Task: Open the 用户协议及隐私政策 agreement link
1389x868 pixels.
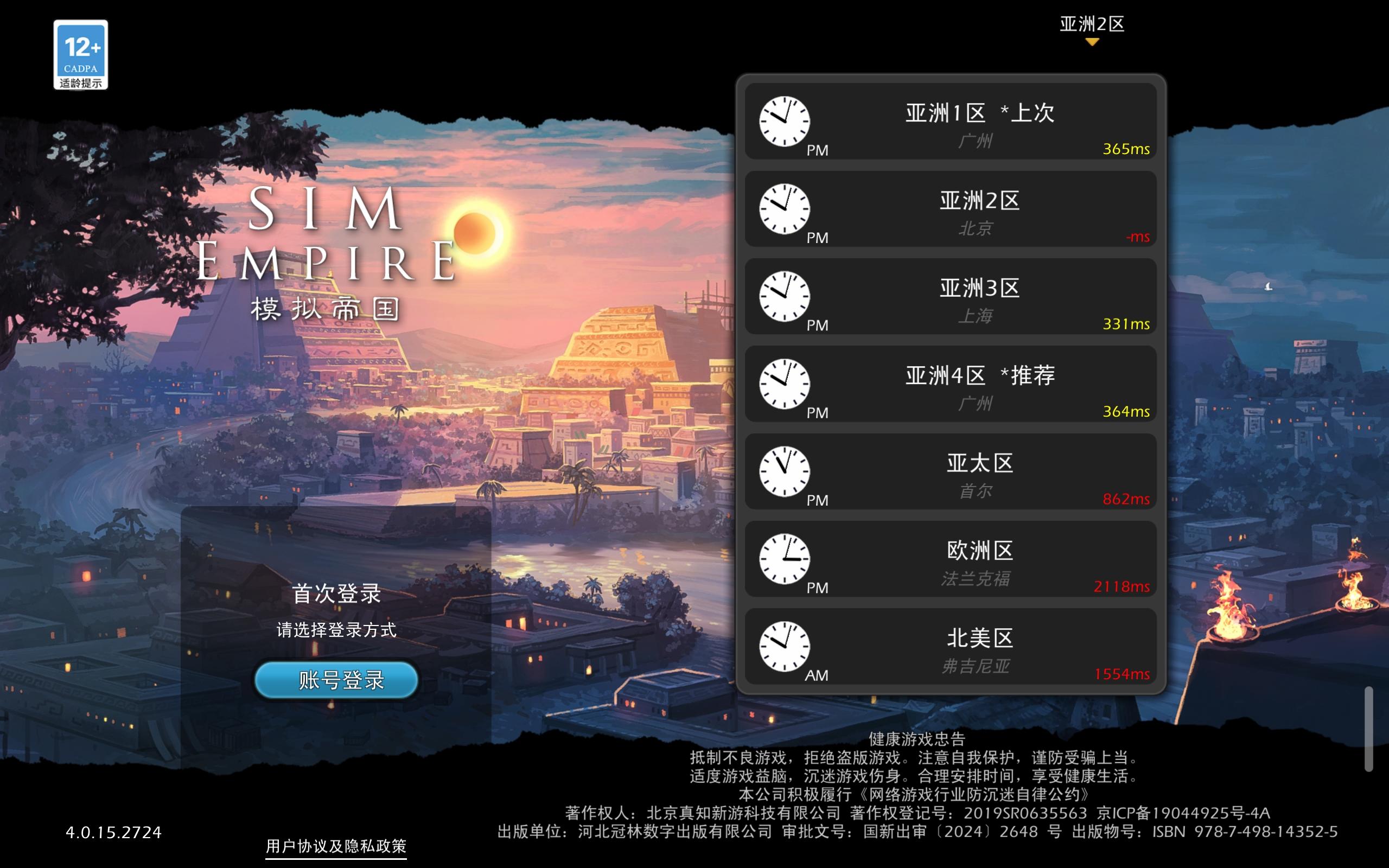Action: pyautogui.click(x=336, y=846)
